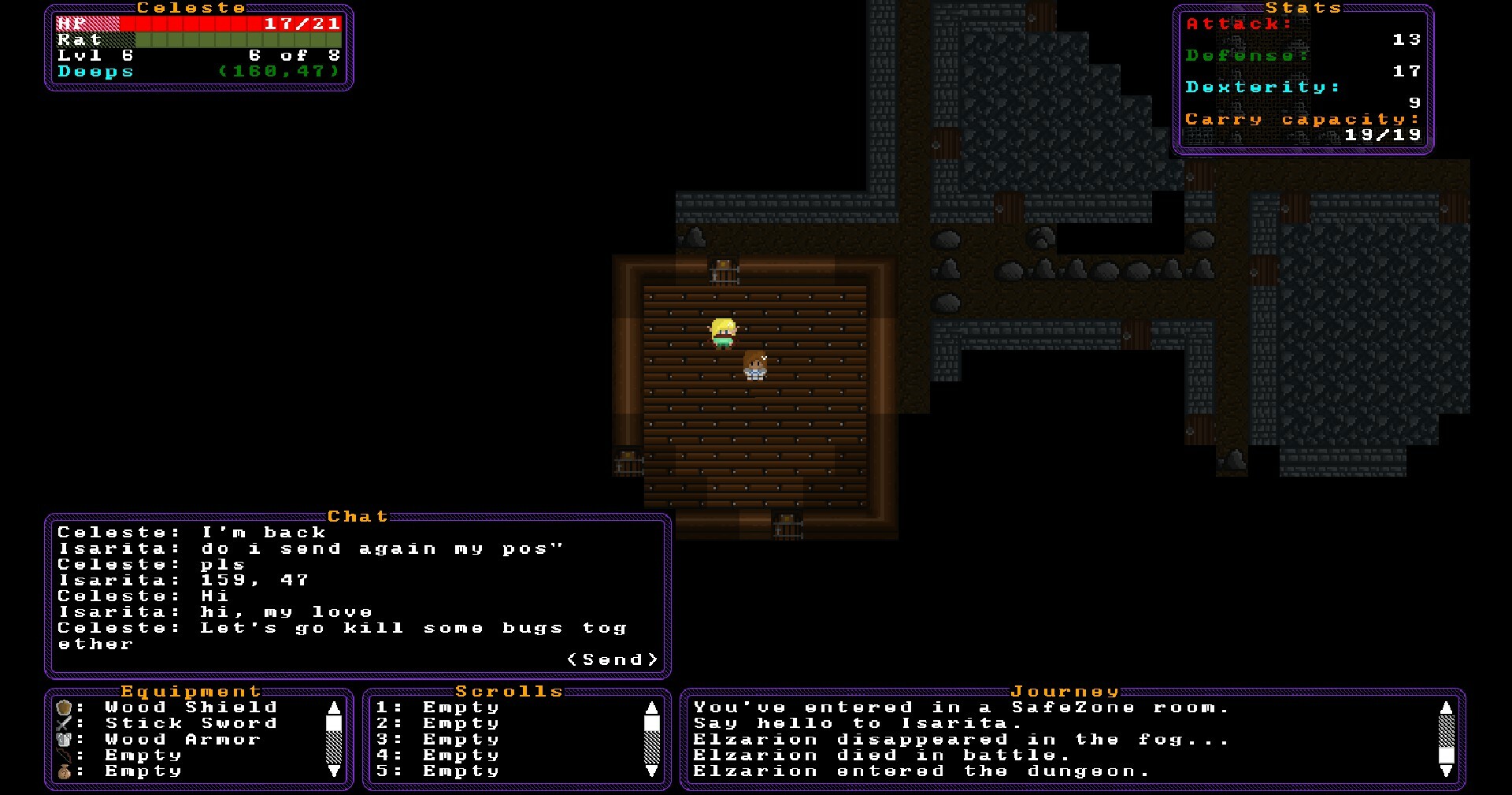This screenshot has height=795, width=1512.
Task: Click the red HP bar showing 17/21
Action: pyautogui.click(x=197, y=24)
